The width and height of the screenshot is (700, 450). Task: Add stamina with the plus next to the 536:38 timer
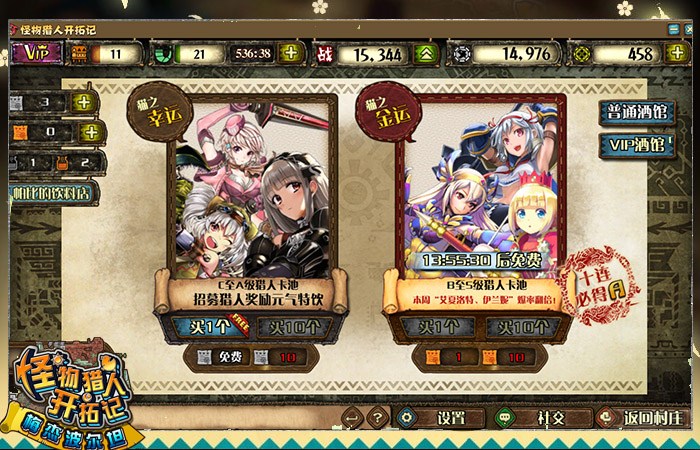290,54
